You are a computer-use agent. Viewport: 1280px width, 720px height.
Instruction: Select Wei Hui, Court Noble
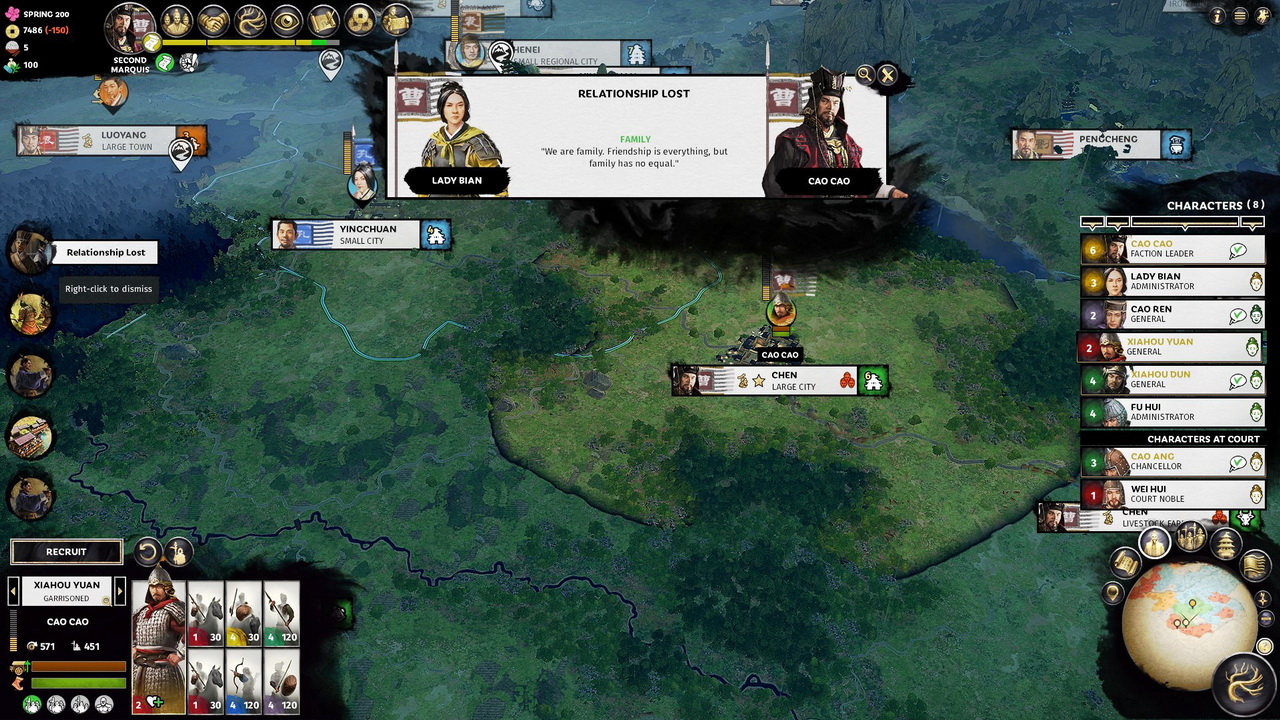click(1172, 494)
